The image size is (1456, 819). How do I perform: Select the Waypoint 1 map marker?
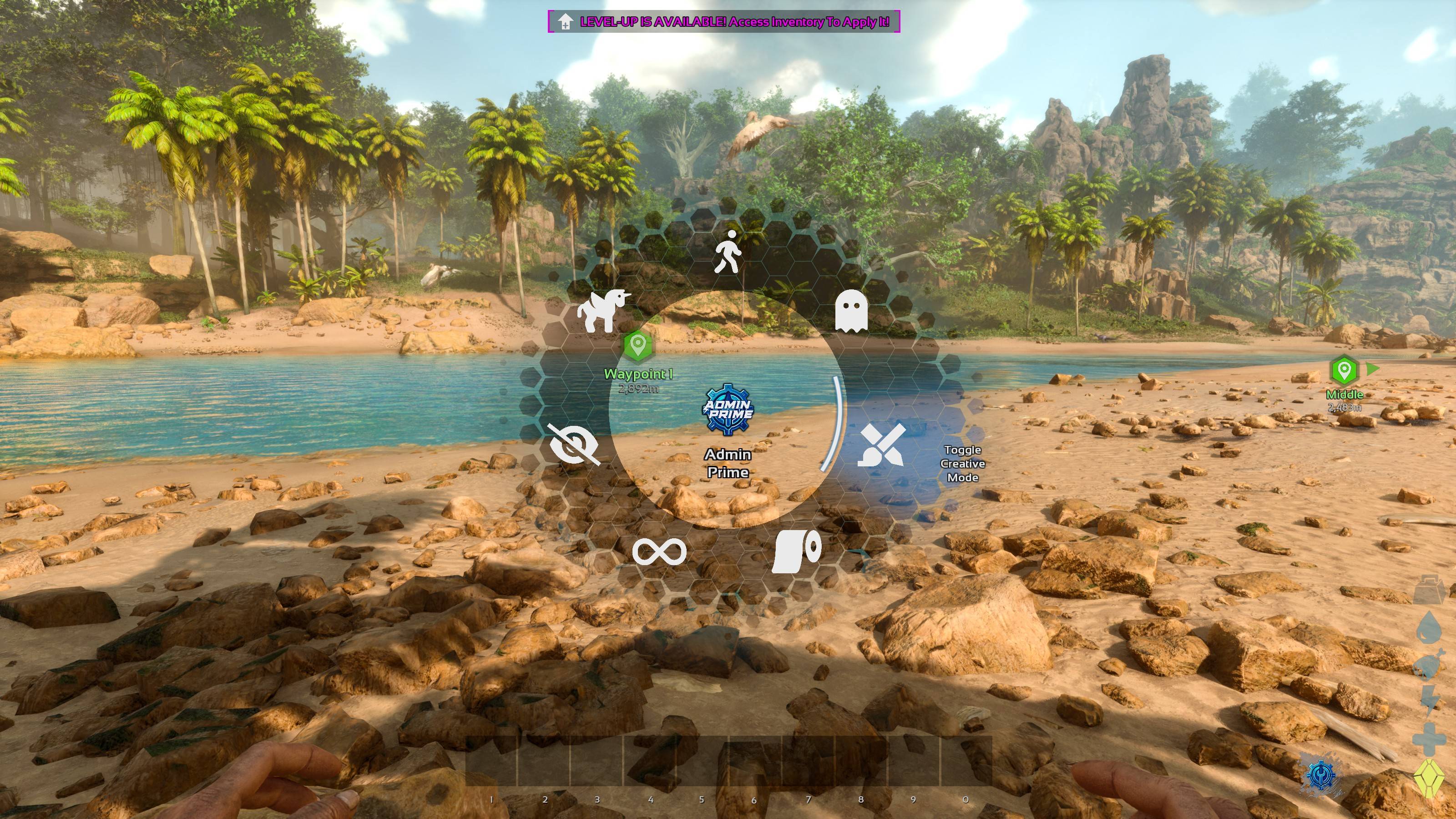638,345
